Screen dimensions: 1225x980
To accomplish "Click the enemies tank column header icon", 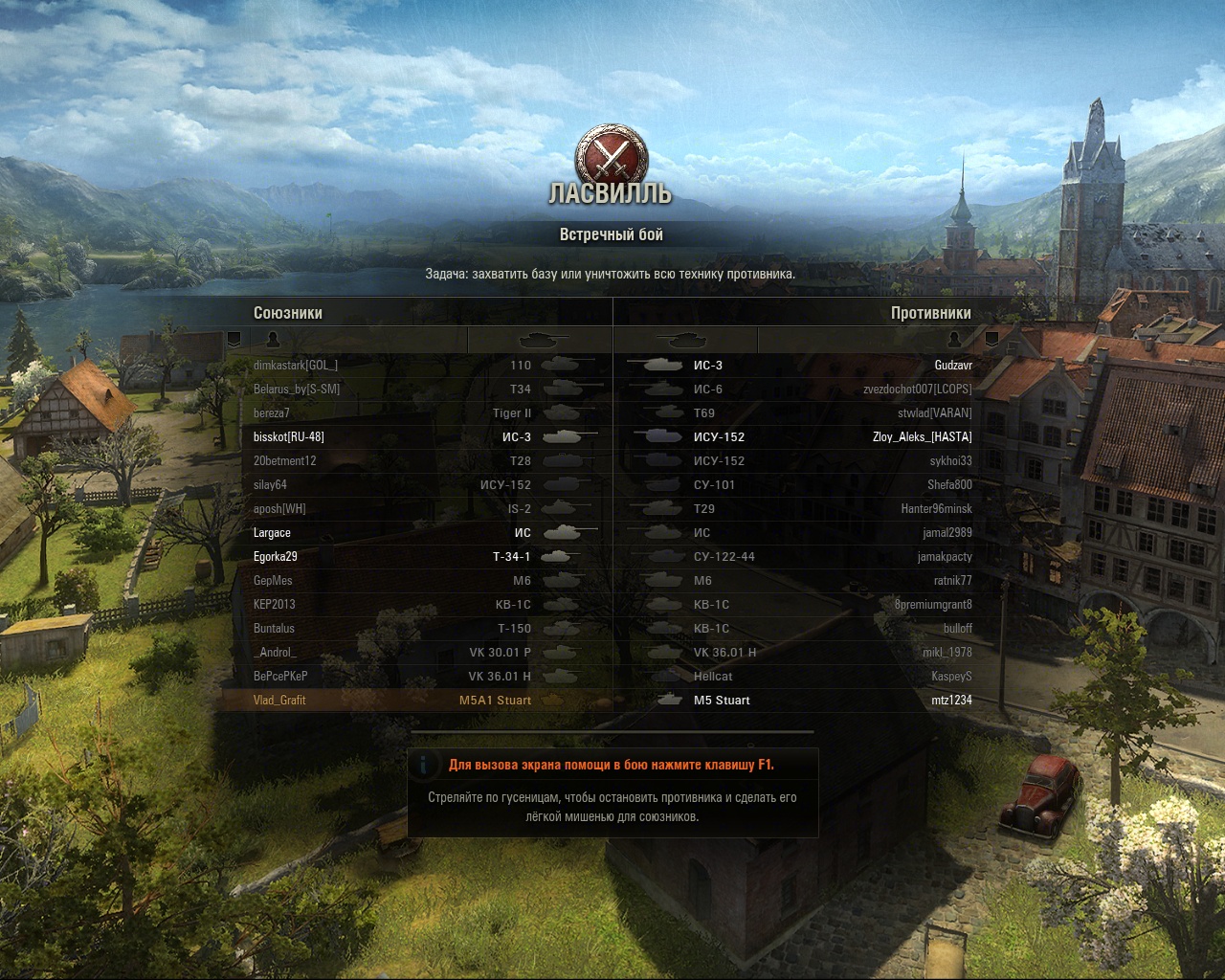I will 682,339.
